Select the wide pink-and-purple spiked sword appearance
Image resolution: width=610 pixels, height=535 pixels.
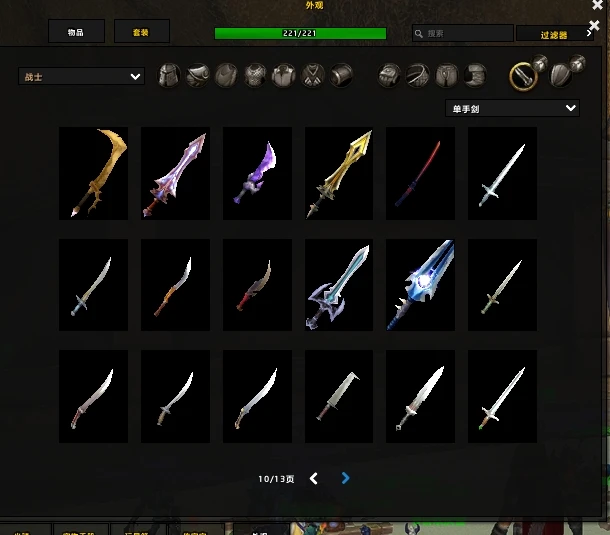tap(175, 173)
